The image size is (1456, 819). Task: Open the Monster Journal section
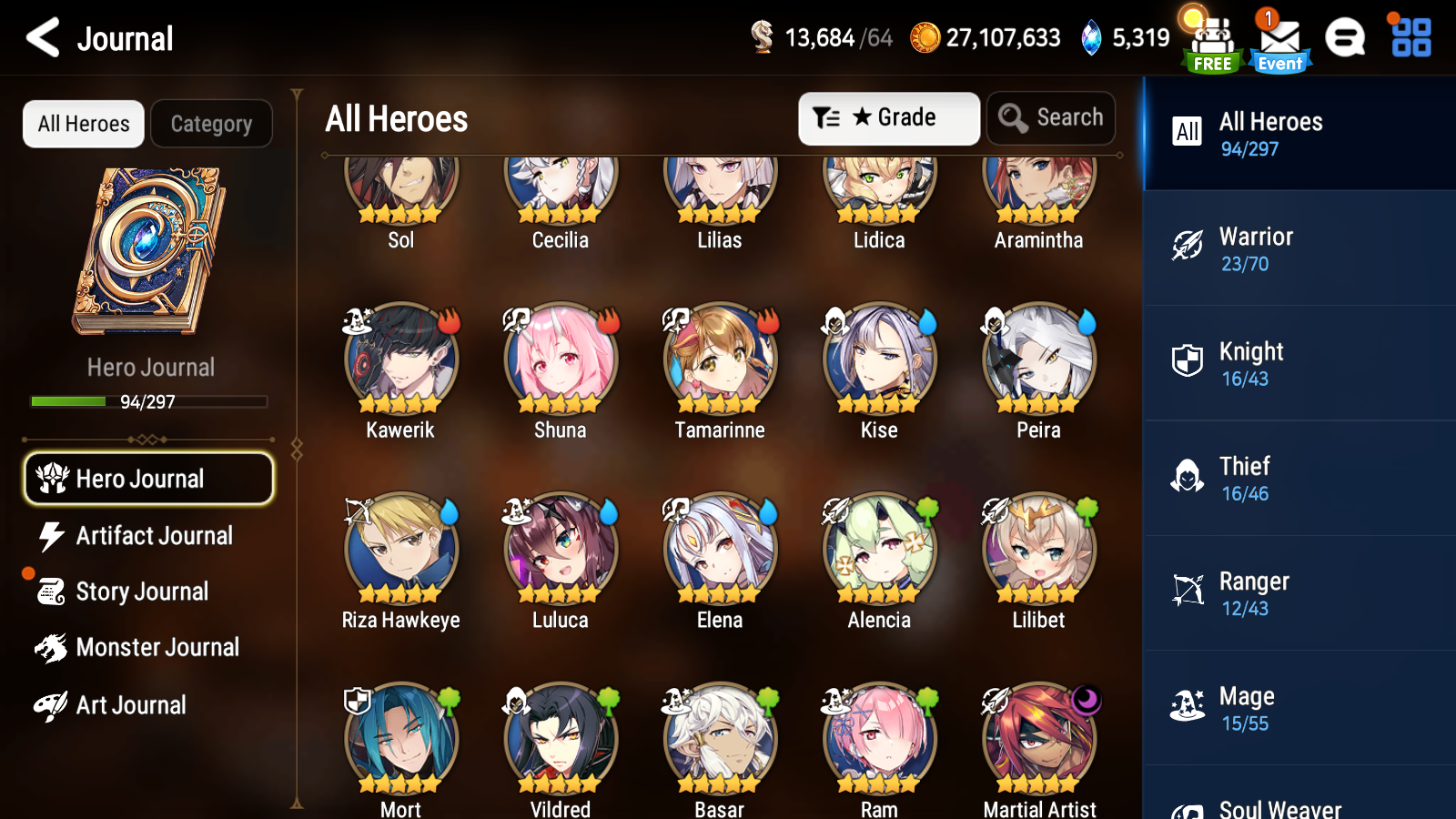[x=158, y=647]
